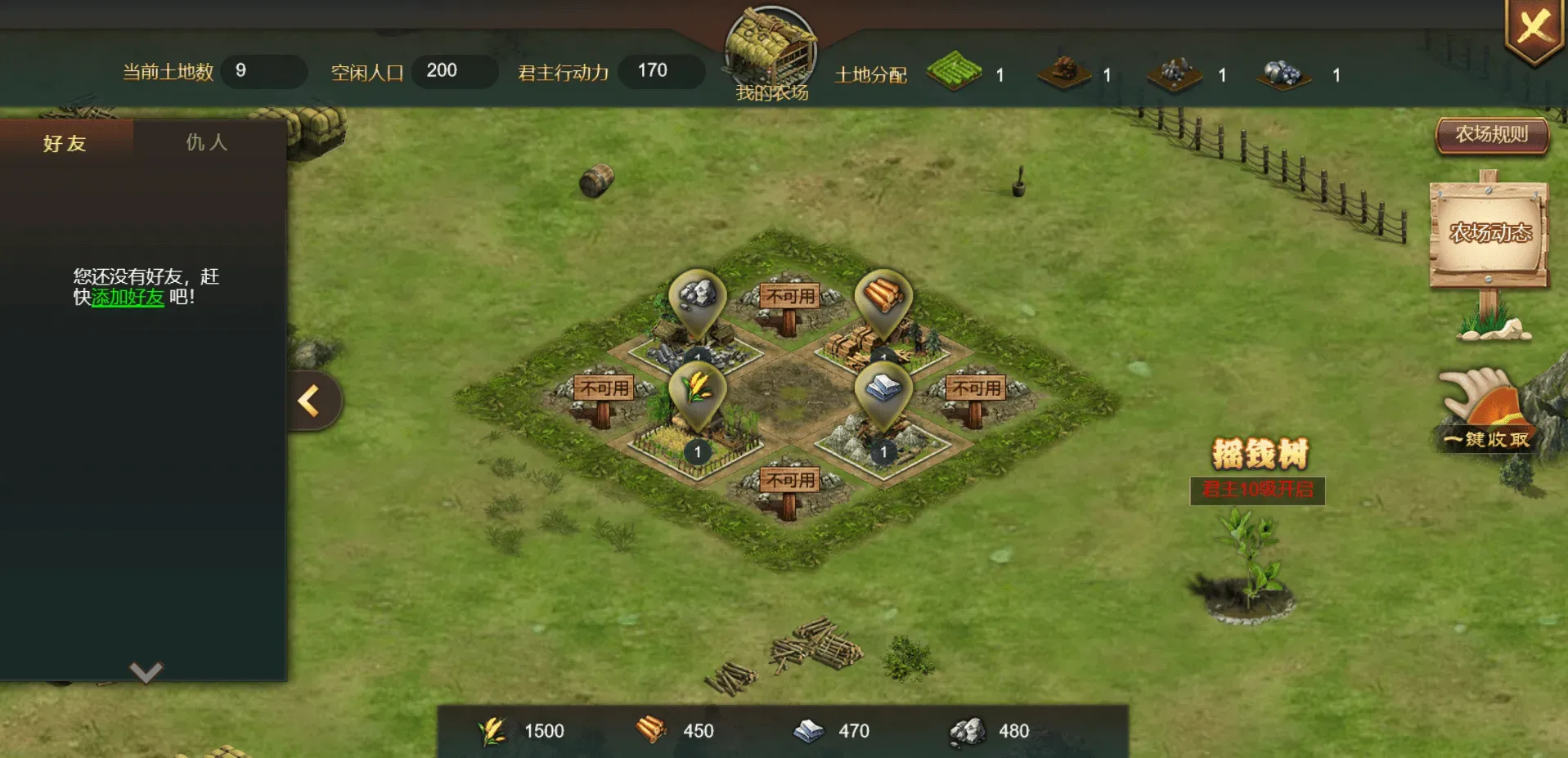1568x758 pixels.
Task: Click the stone icon showing 480
Action: pyautogui.click(x=968, y=730)
